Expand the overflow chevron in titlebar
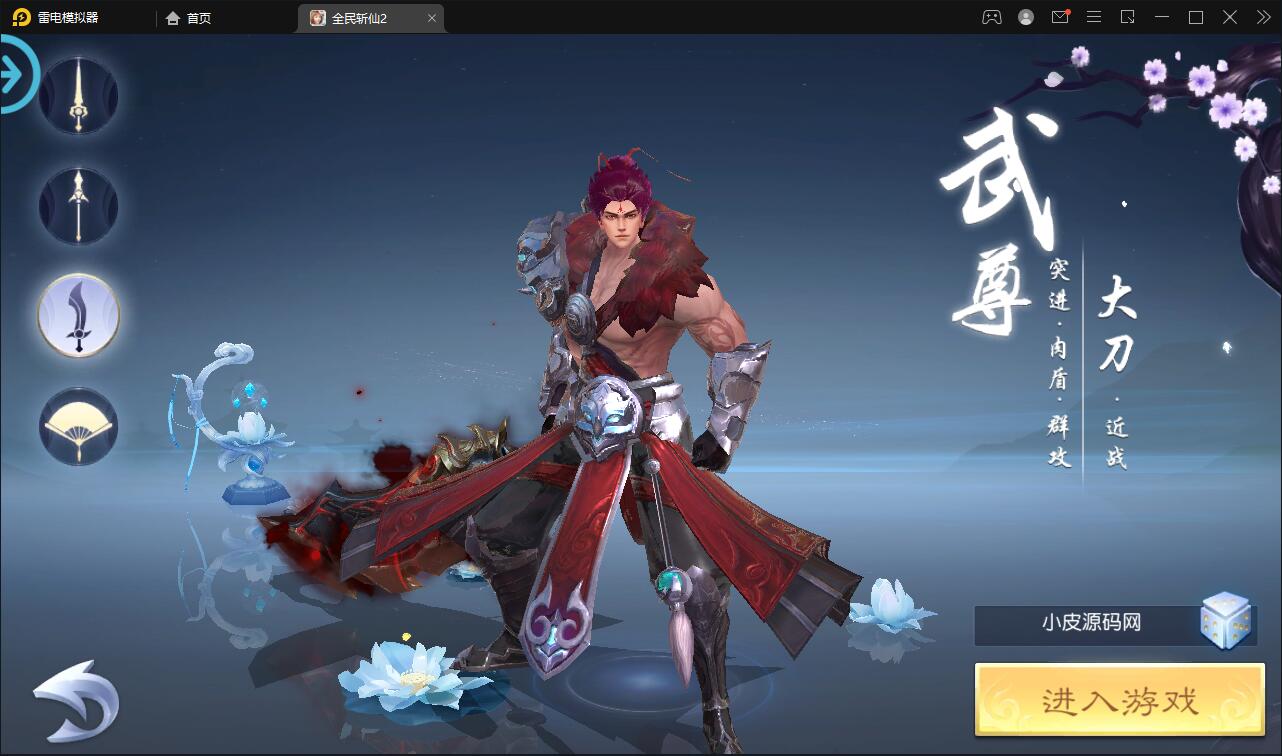Screen dimensions: 1282x756 1262,17
